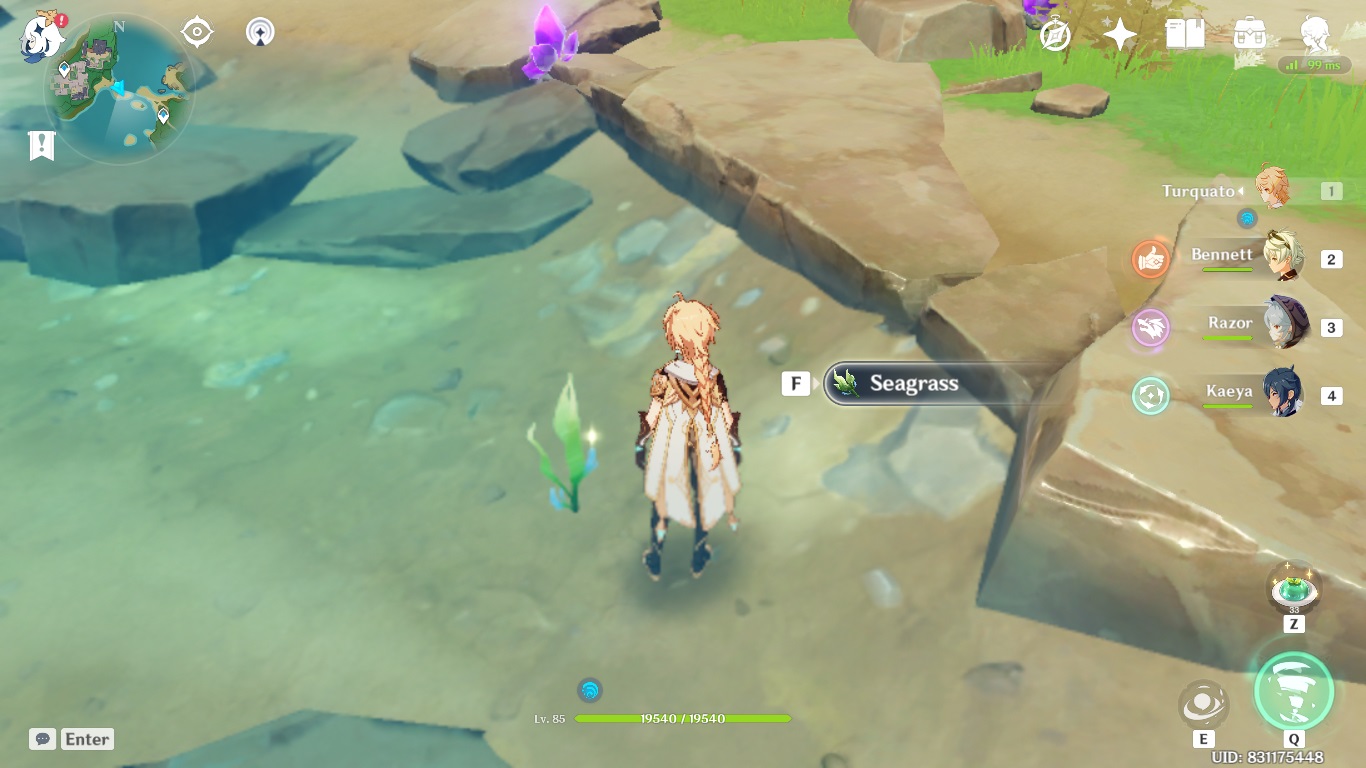Toggle the elemental sight eye icon
This screenshot has width=1366, height=768.
pos(197,33)
